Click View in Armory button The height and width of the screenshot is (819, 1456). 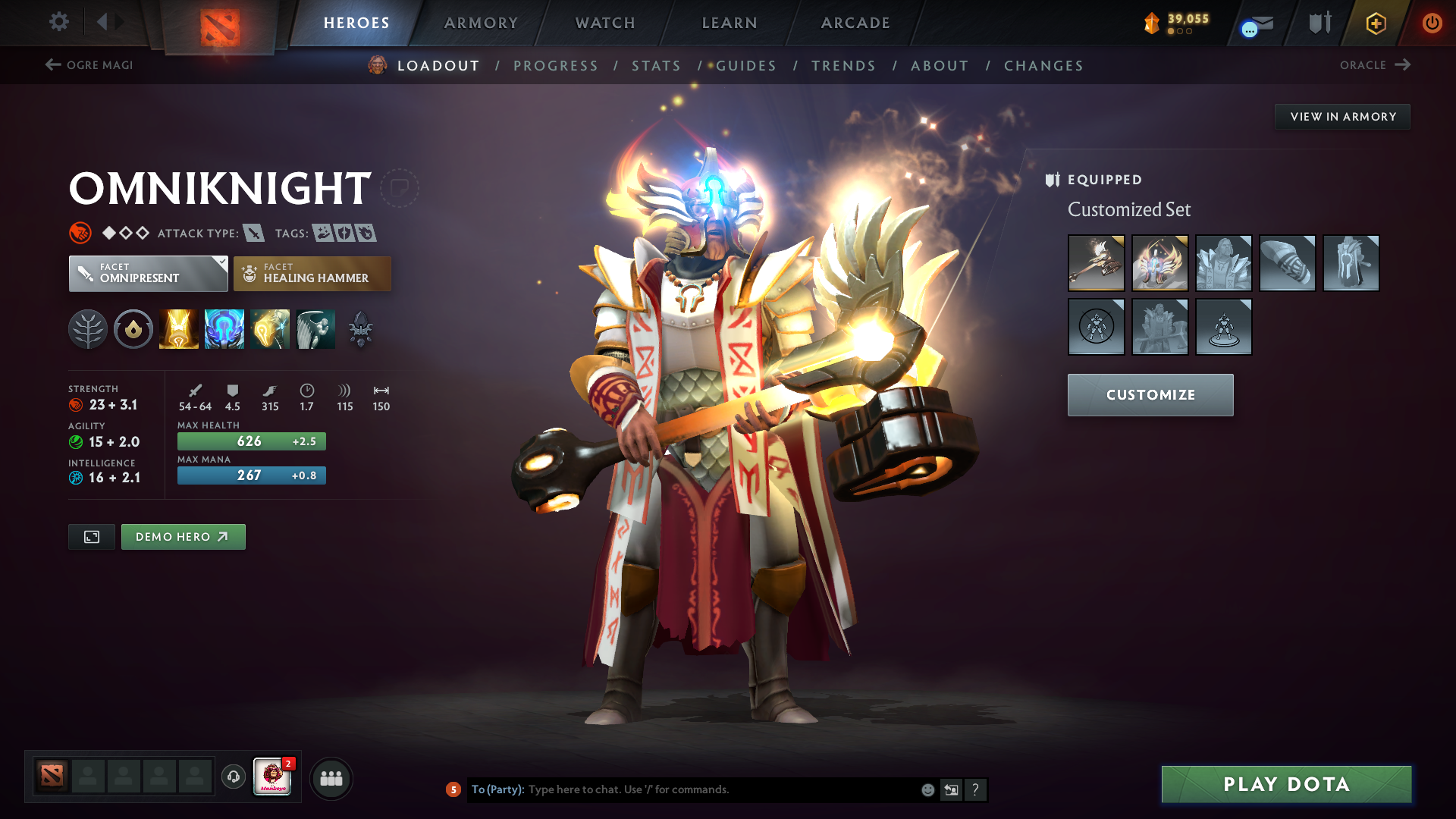(1342, 117)
